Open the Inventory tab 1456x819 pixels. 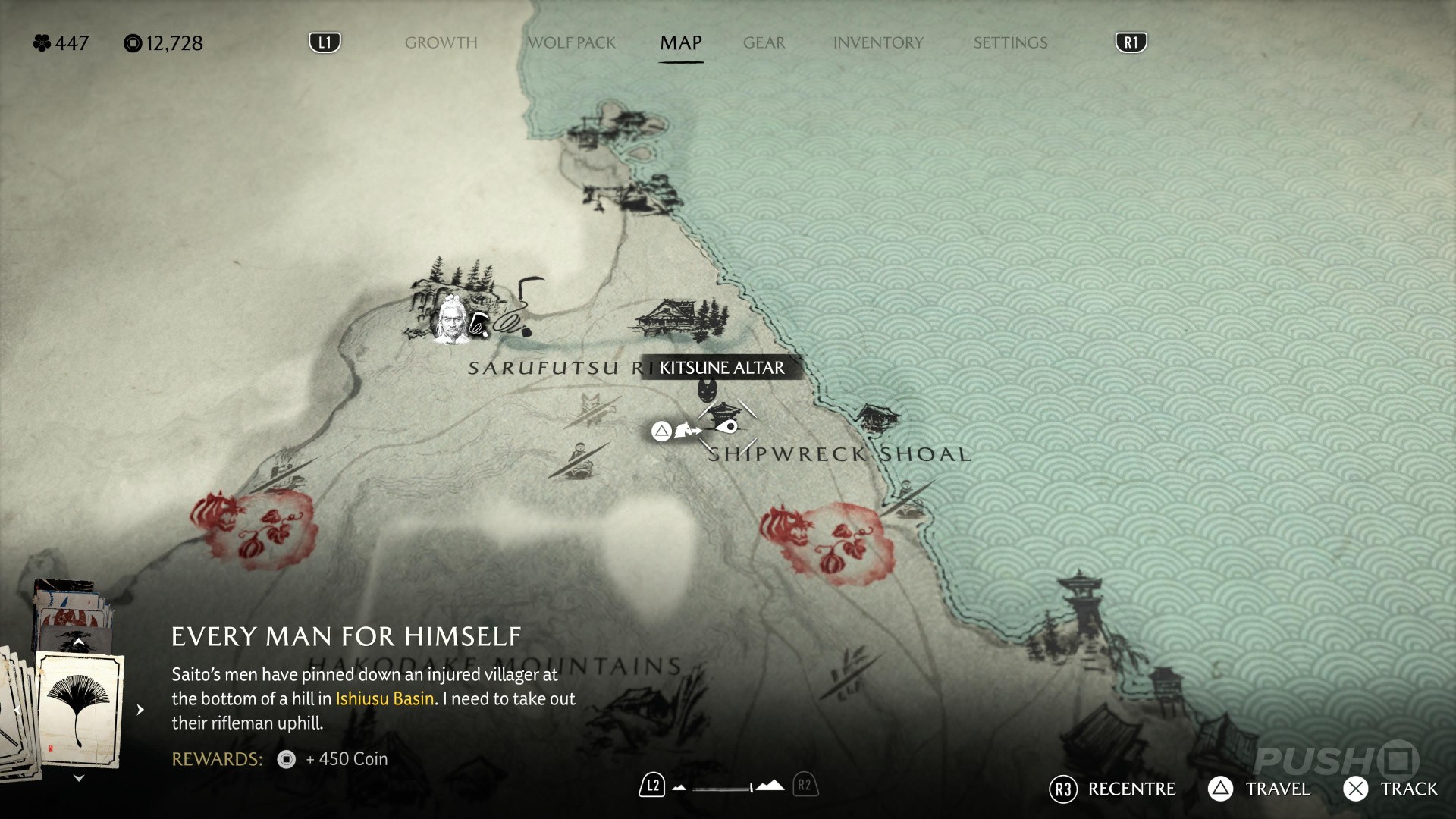click(x=878, y=43)
